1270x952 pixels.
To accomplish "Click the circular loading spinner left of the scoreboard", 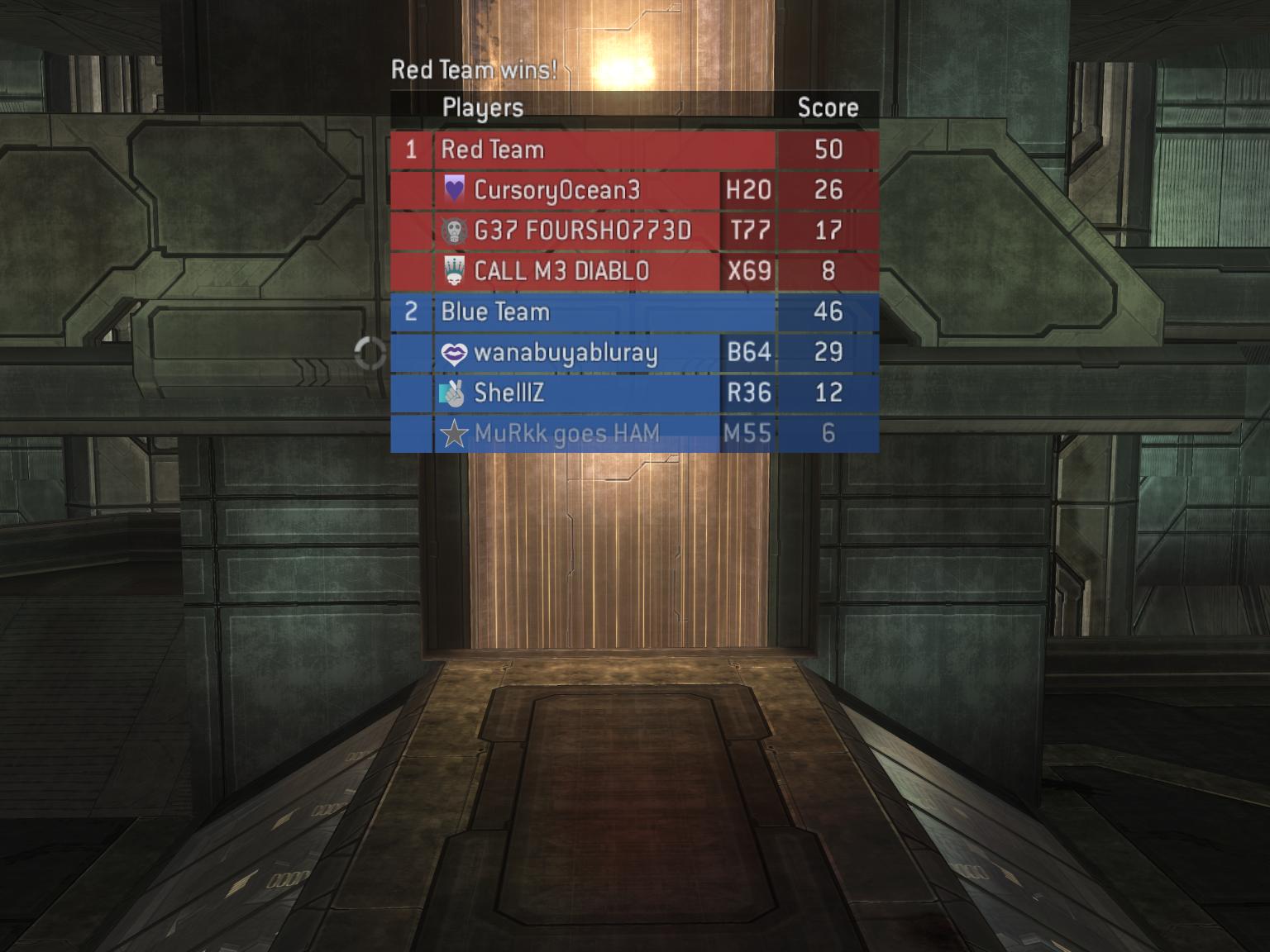I will pyautogui.click(x=370, y=353).
